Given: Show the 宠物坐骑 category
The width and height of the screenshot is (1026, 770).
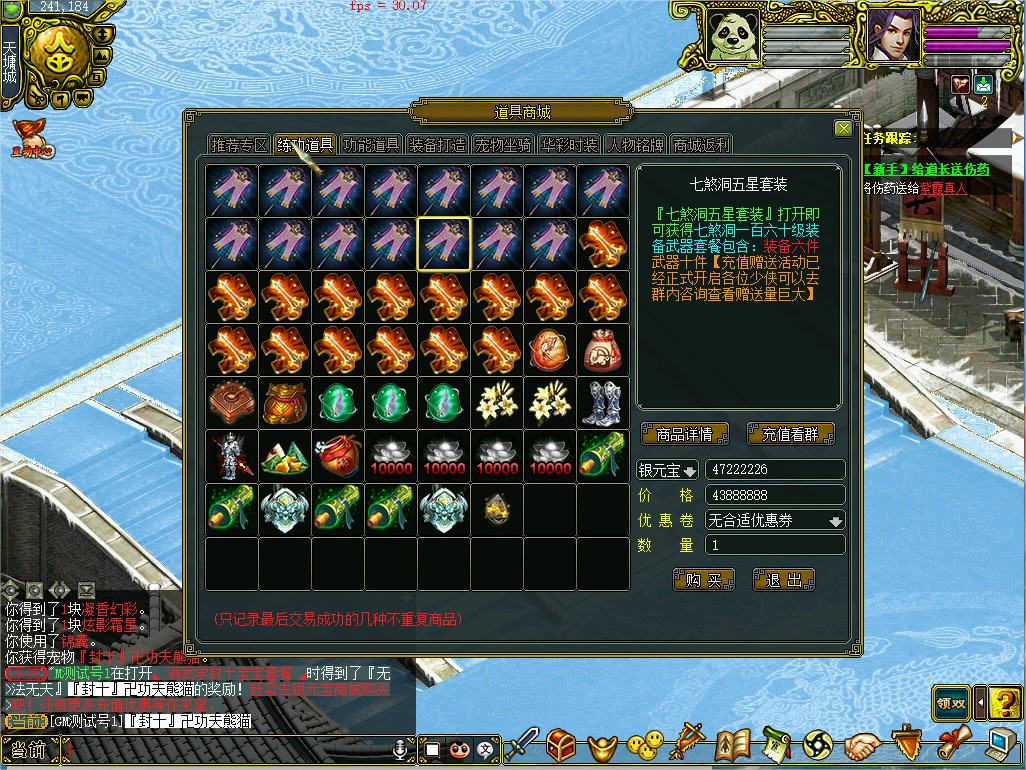Looking at the screenshot, I should coord(503,145).
